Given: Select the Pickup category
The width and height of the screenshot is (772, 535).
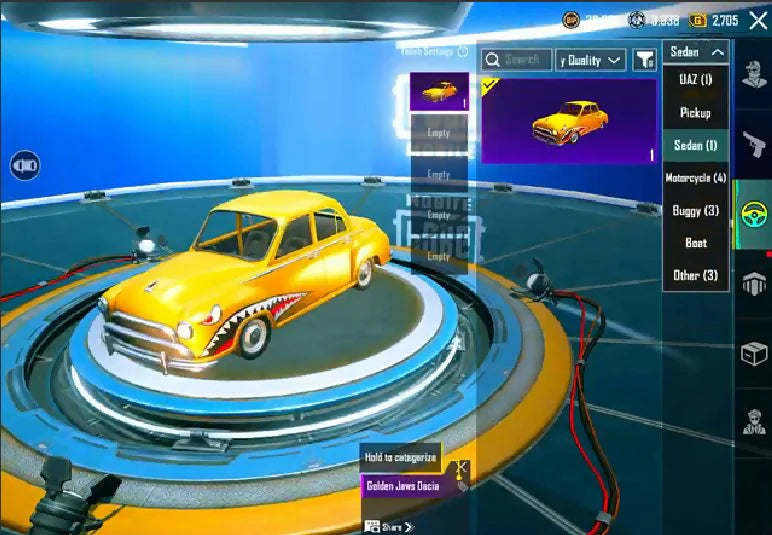Looking at the screenshot, I should [x=696, y=112].
